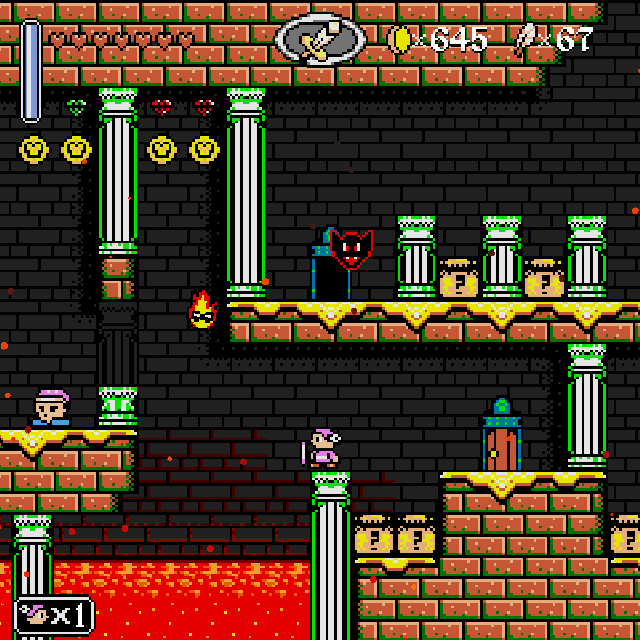Click the feather ammo icon
The width and height of the screenshot is (640, 640).
(x=524, y=40)
